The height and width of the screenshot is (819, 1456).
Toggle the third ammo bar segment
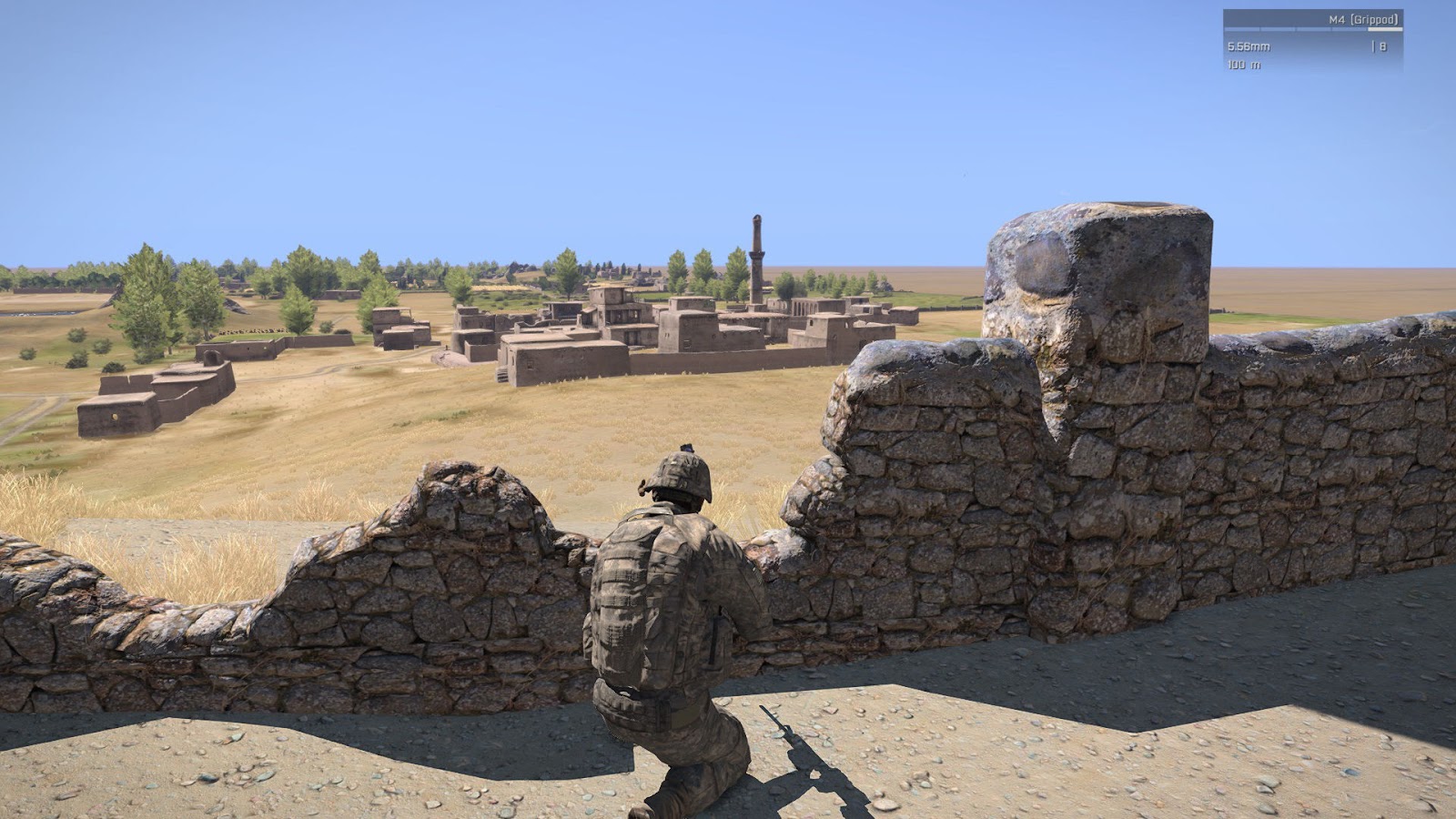point(1313,29)
